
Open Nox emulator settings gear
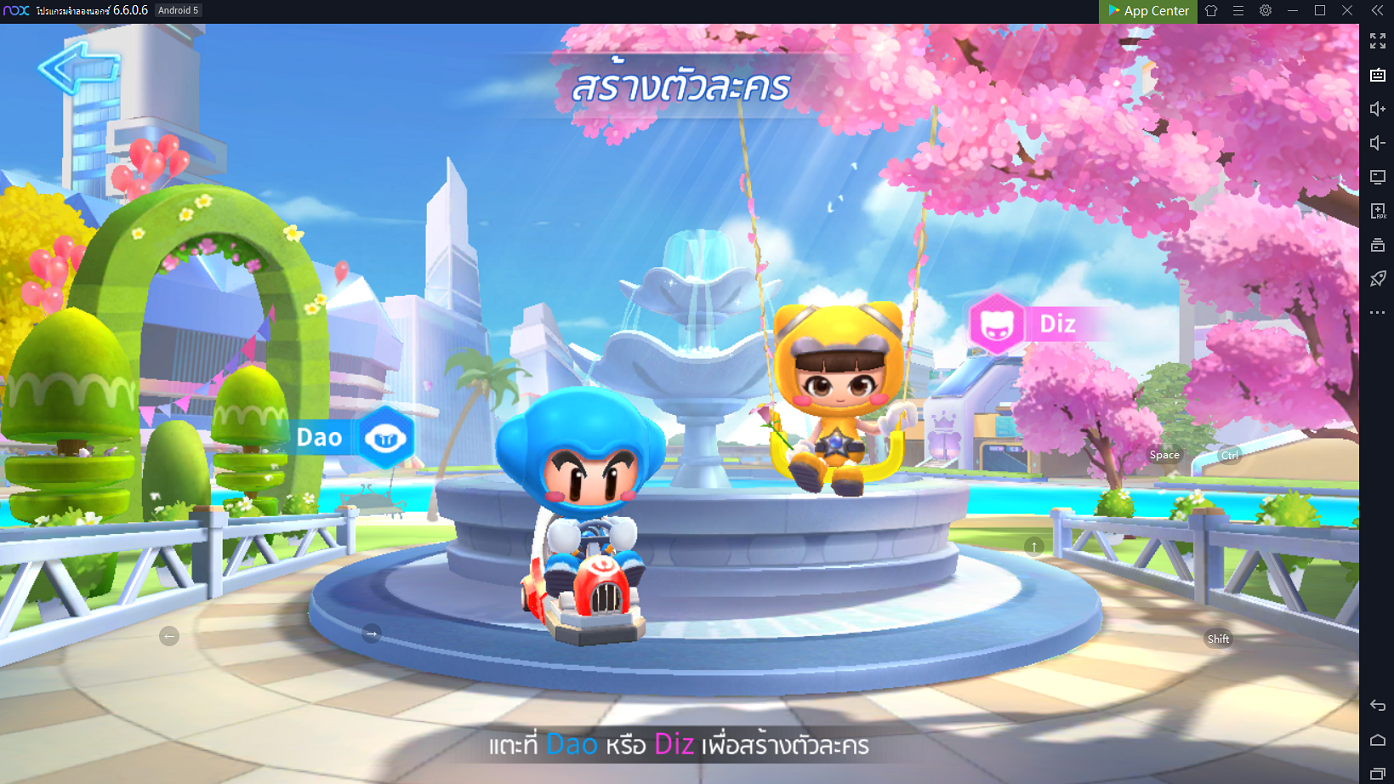(x=1266, y=11)
